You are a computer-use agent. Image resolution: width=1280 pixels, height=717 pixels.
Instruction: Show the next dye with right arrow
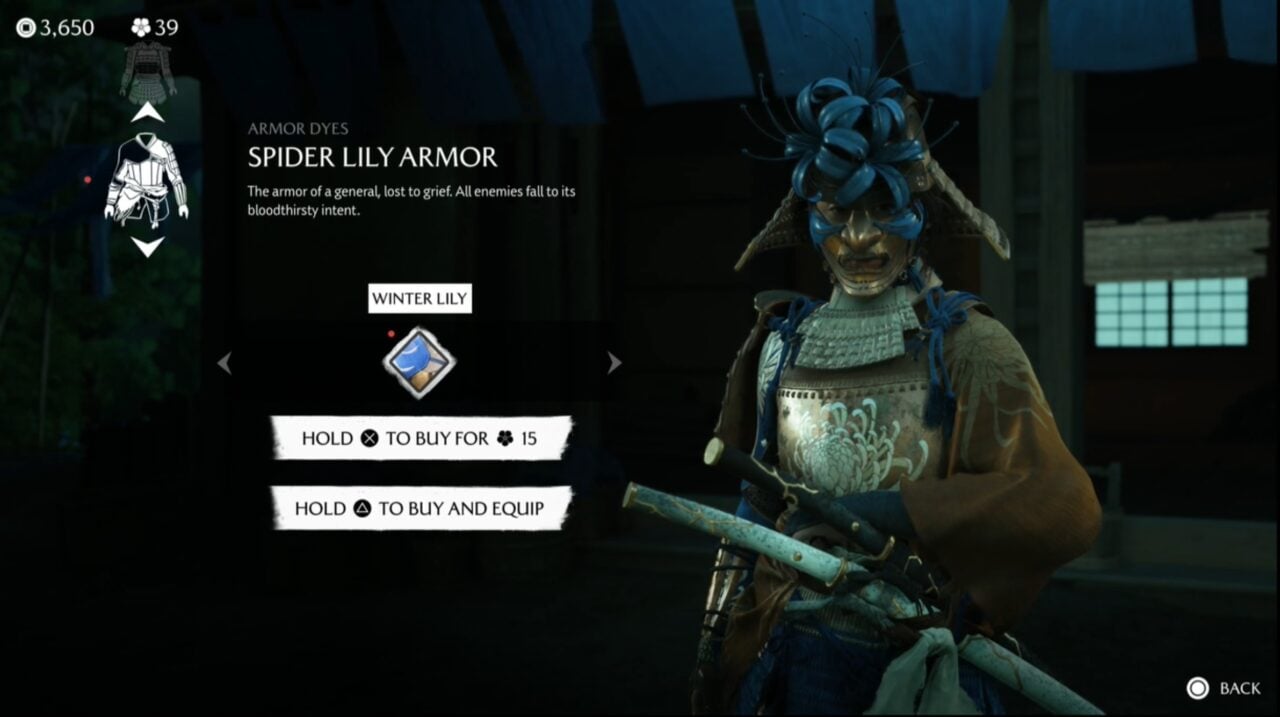[614, 363]
